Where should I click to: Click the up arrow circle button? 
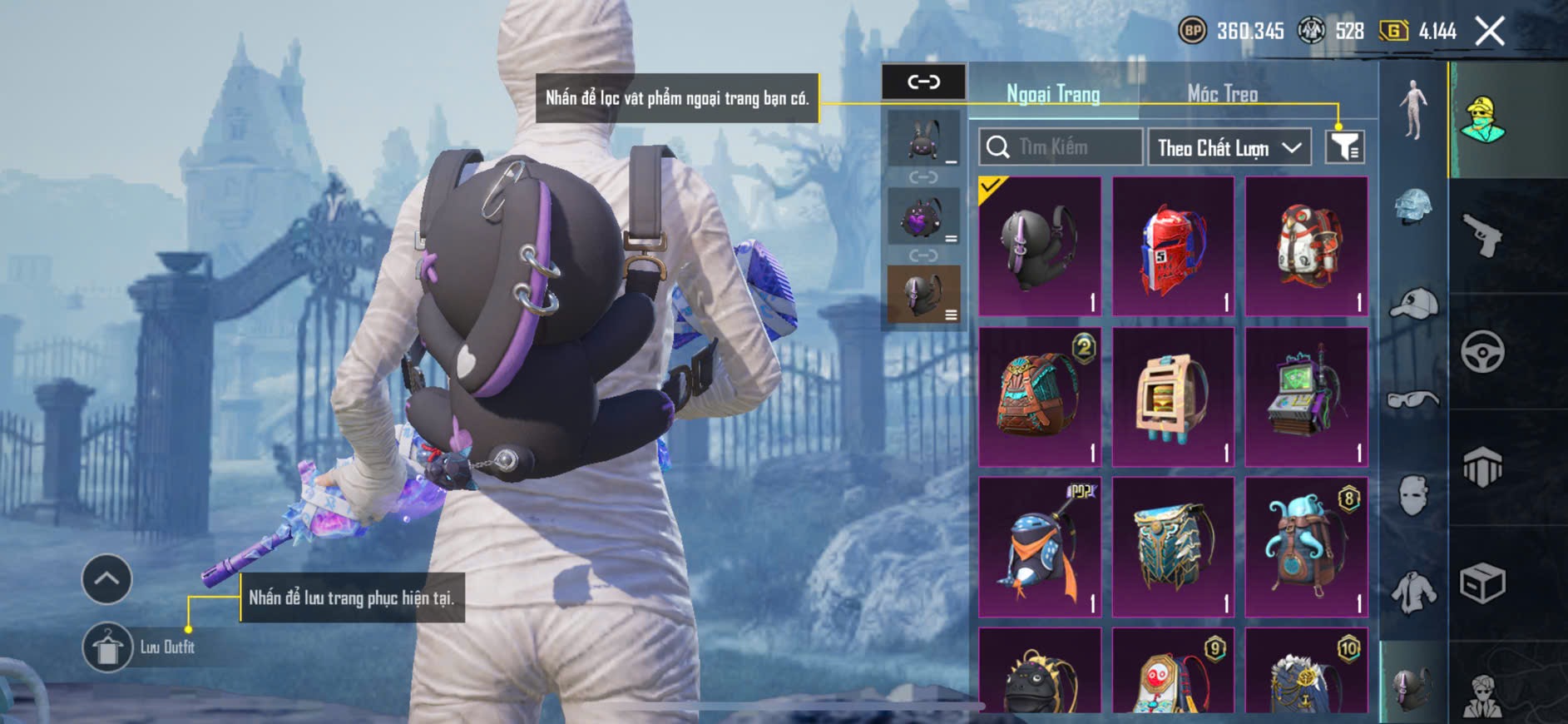click(106, 579)
